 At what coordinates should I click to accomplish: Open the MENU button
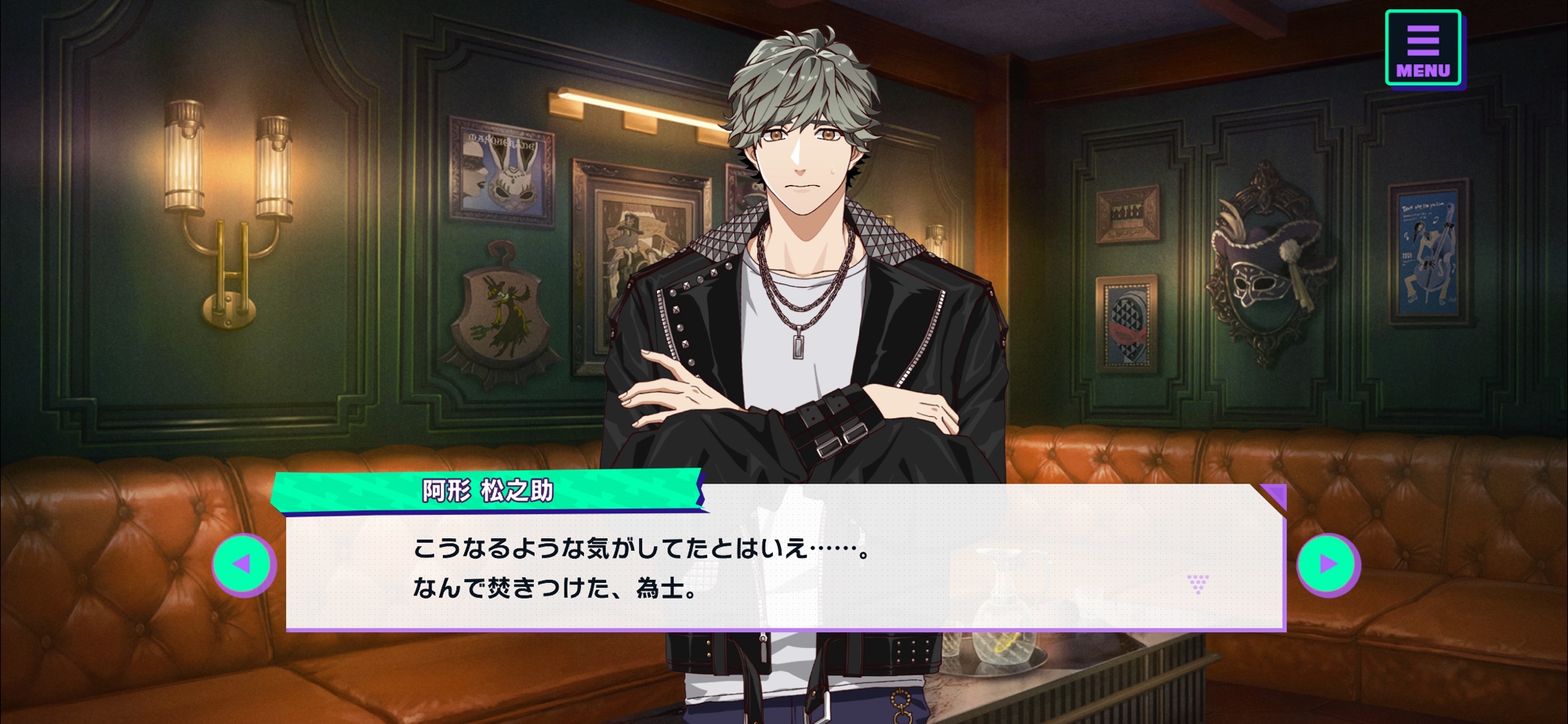coord(1422,48)
